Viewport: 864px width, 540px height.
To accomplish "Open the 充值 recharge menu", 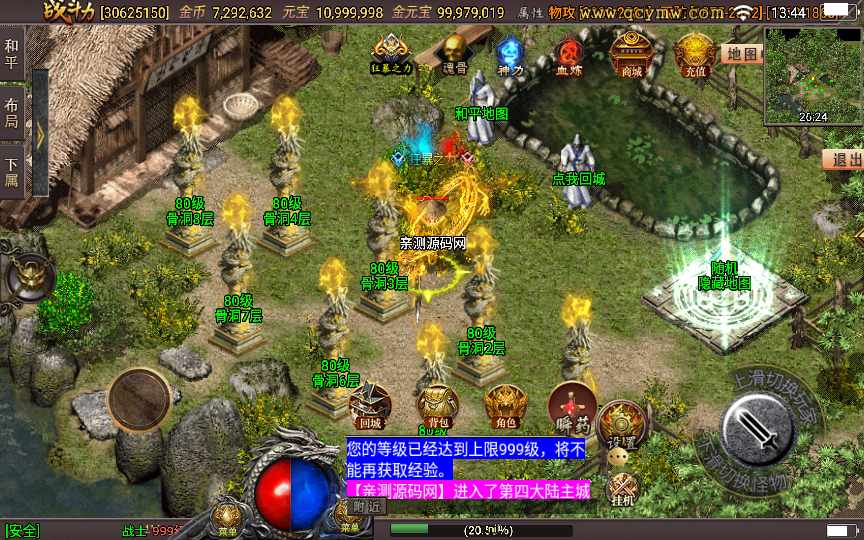I will [693, 53].
